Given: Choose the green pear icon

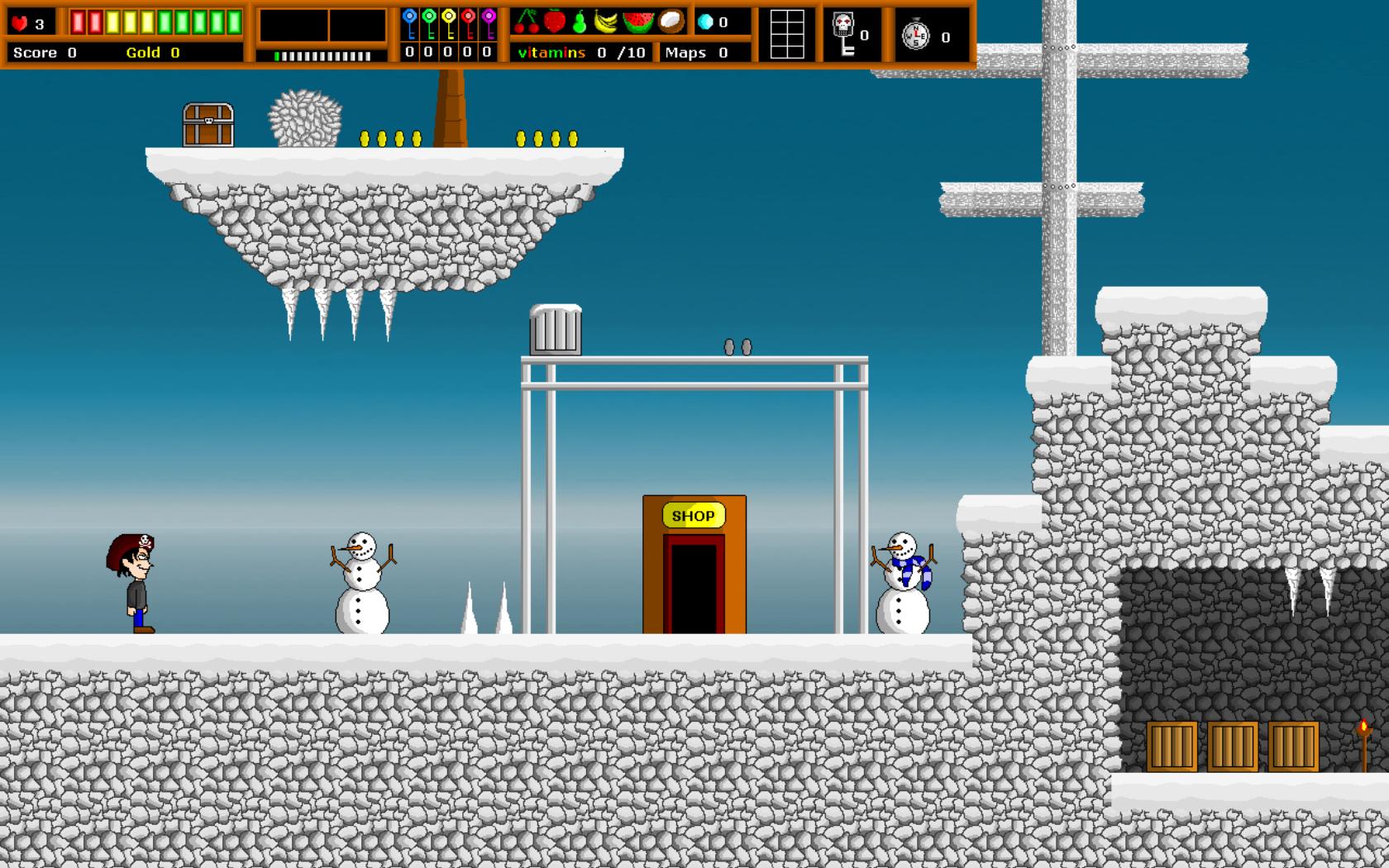Looking at the screenshot, I should click(580, 22).
